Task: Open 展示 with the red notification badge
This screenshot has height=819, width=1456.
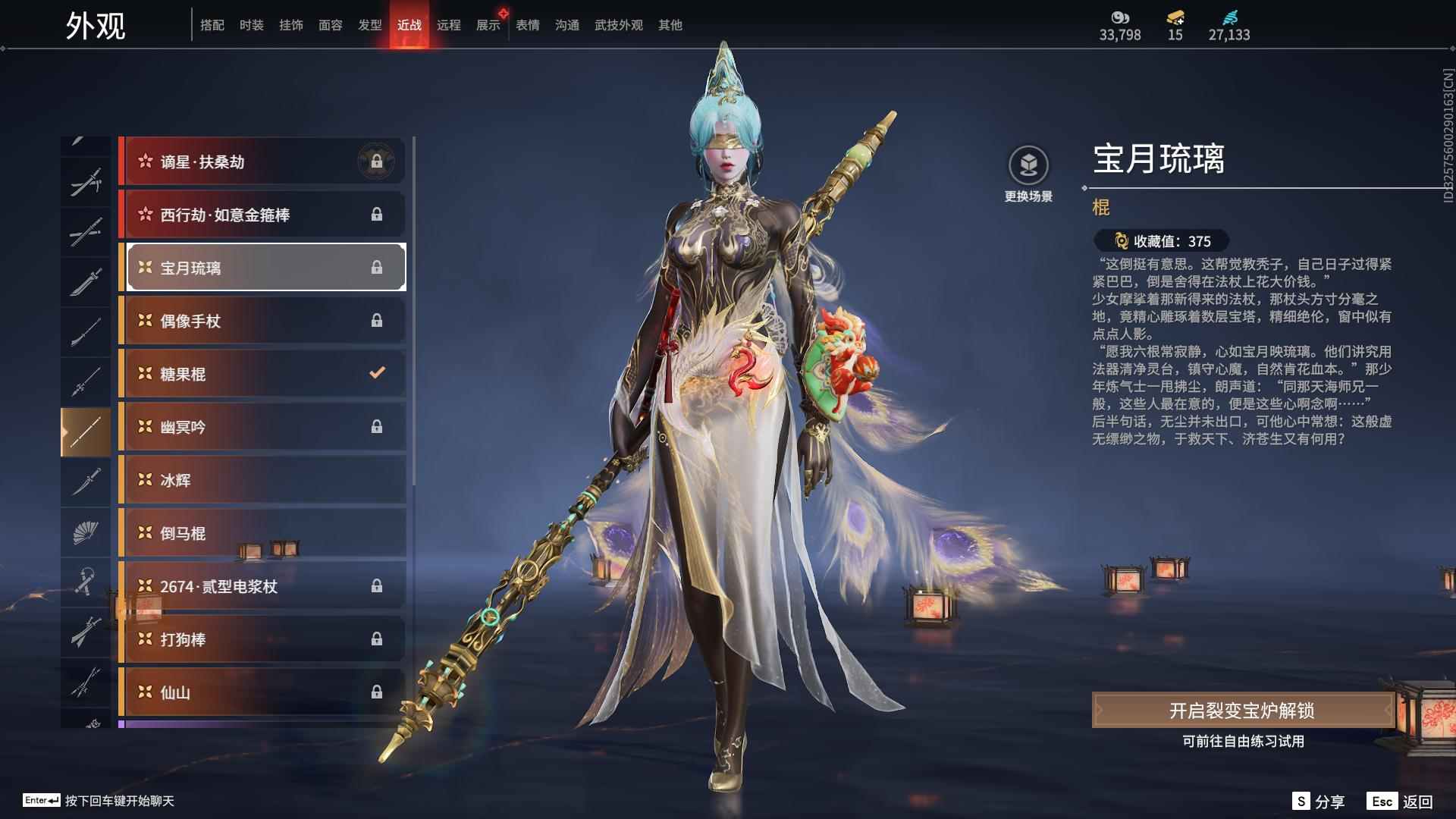Action: (488, 24)
